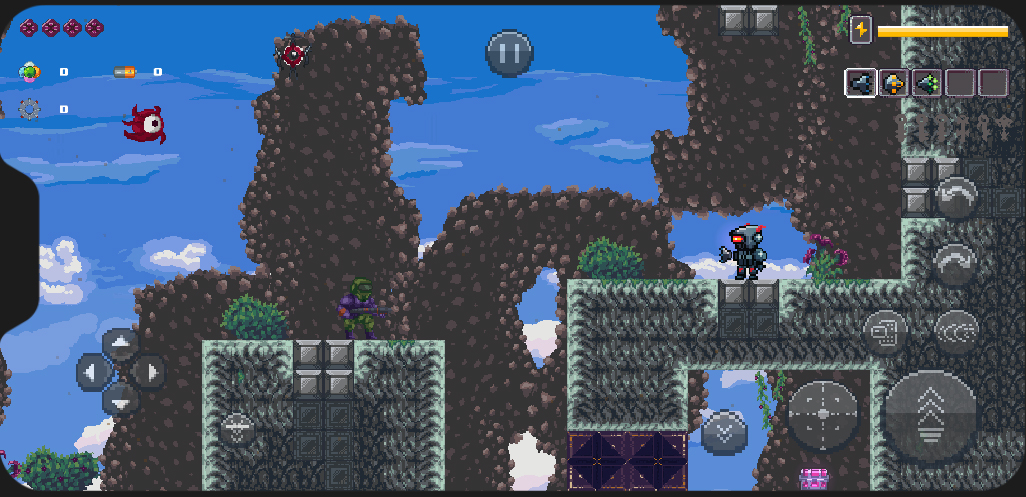Pause the game with the round pause button
1026x497 pixels.
pyautogui.click(x=509, y=53)
